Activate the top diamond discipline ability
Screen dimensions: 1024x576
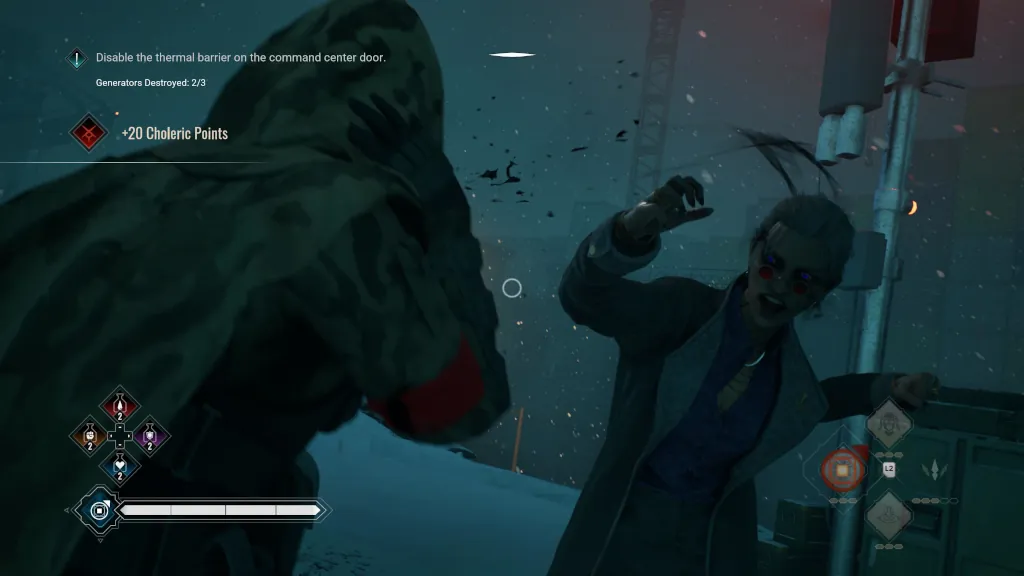pos(887,424)
